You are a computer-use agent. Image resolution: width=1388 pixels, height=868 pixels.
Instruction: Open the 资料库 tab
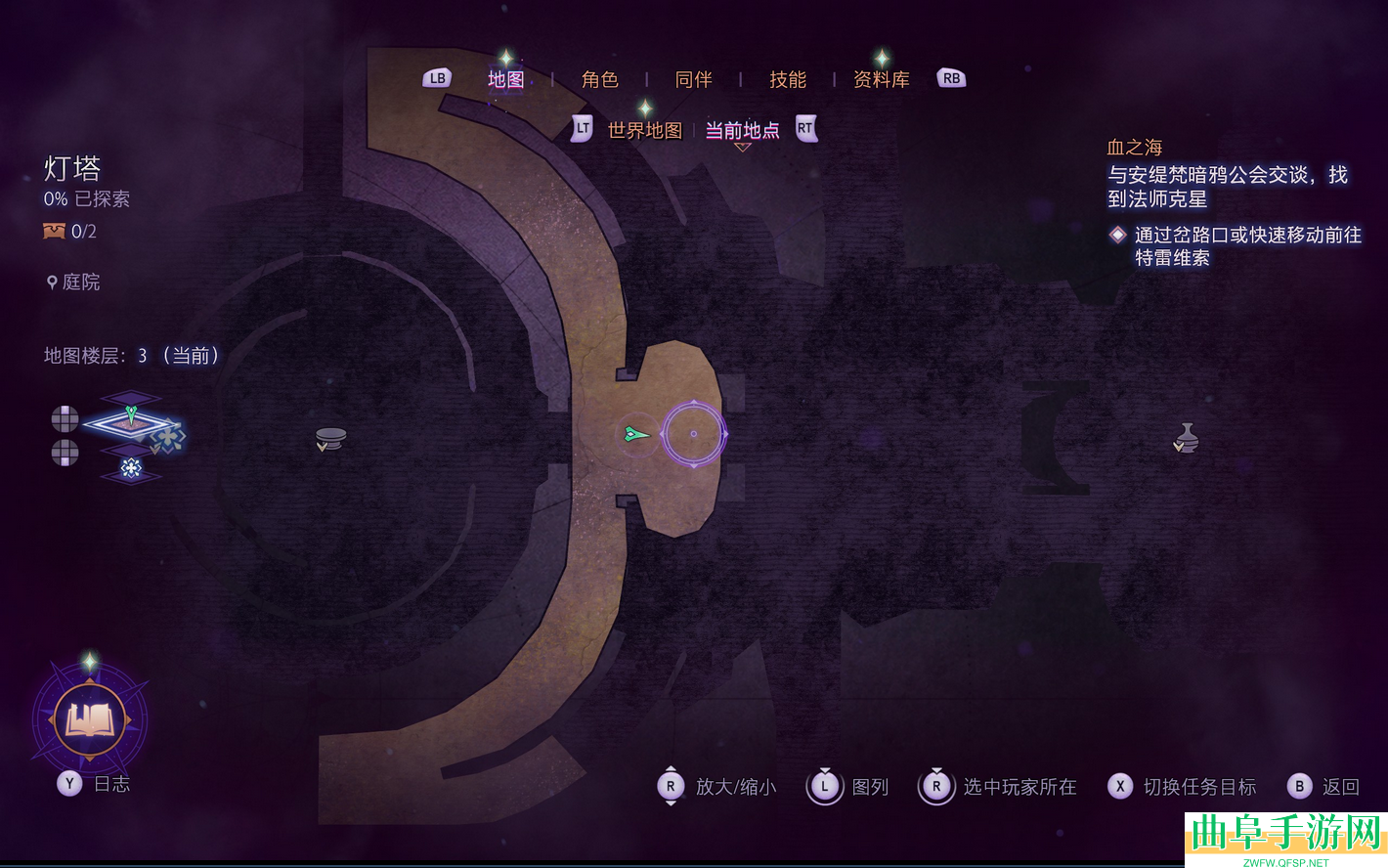click(881, 79)
